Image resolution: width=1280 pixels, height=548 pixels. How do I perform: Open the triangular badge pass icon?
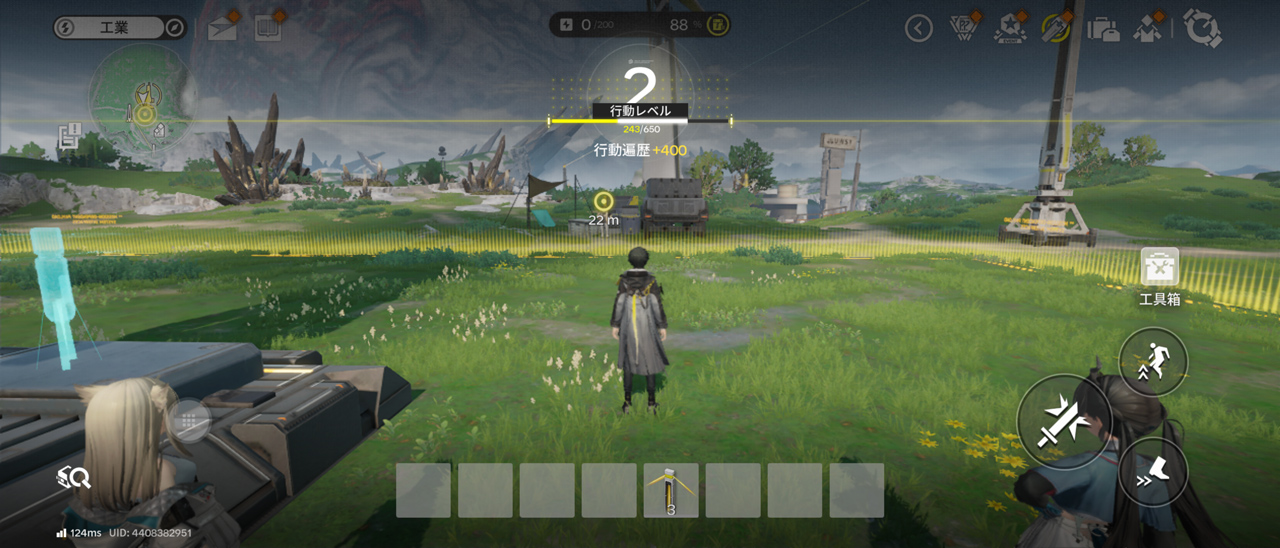tap(961, 28)
